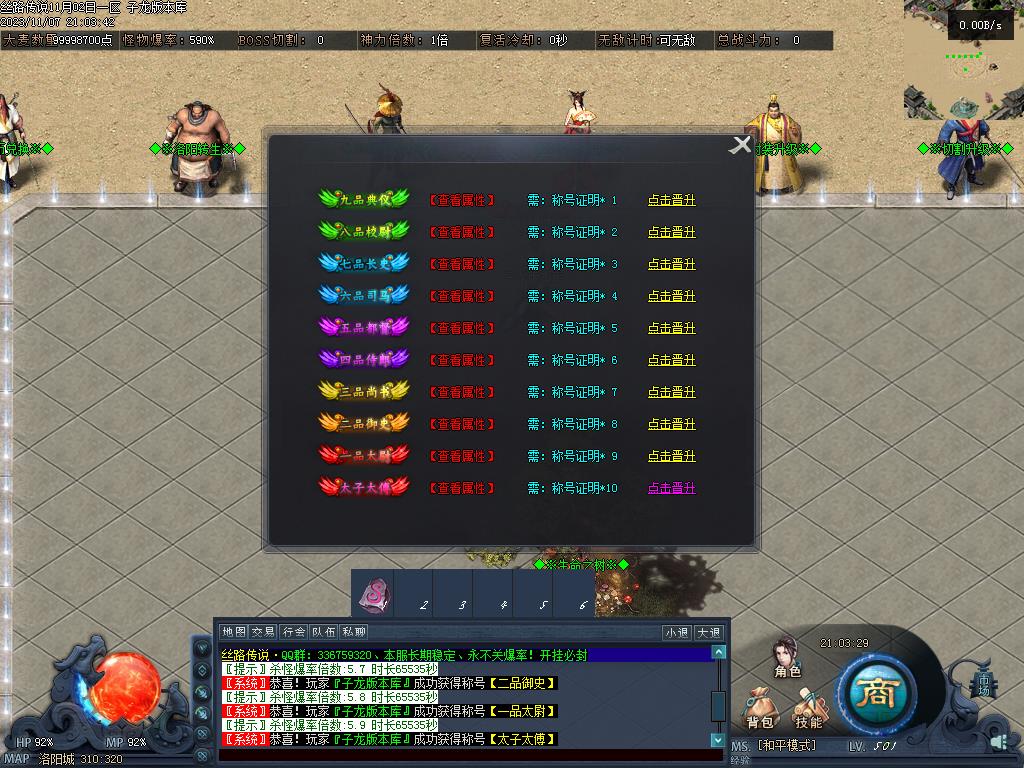Promote to 太子太傅 title
Image resolution: width=1024 pixels, height=768 pixels.
[x=671, y=488]
